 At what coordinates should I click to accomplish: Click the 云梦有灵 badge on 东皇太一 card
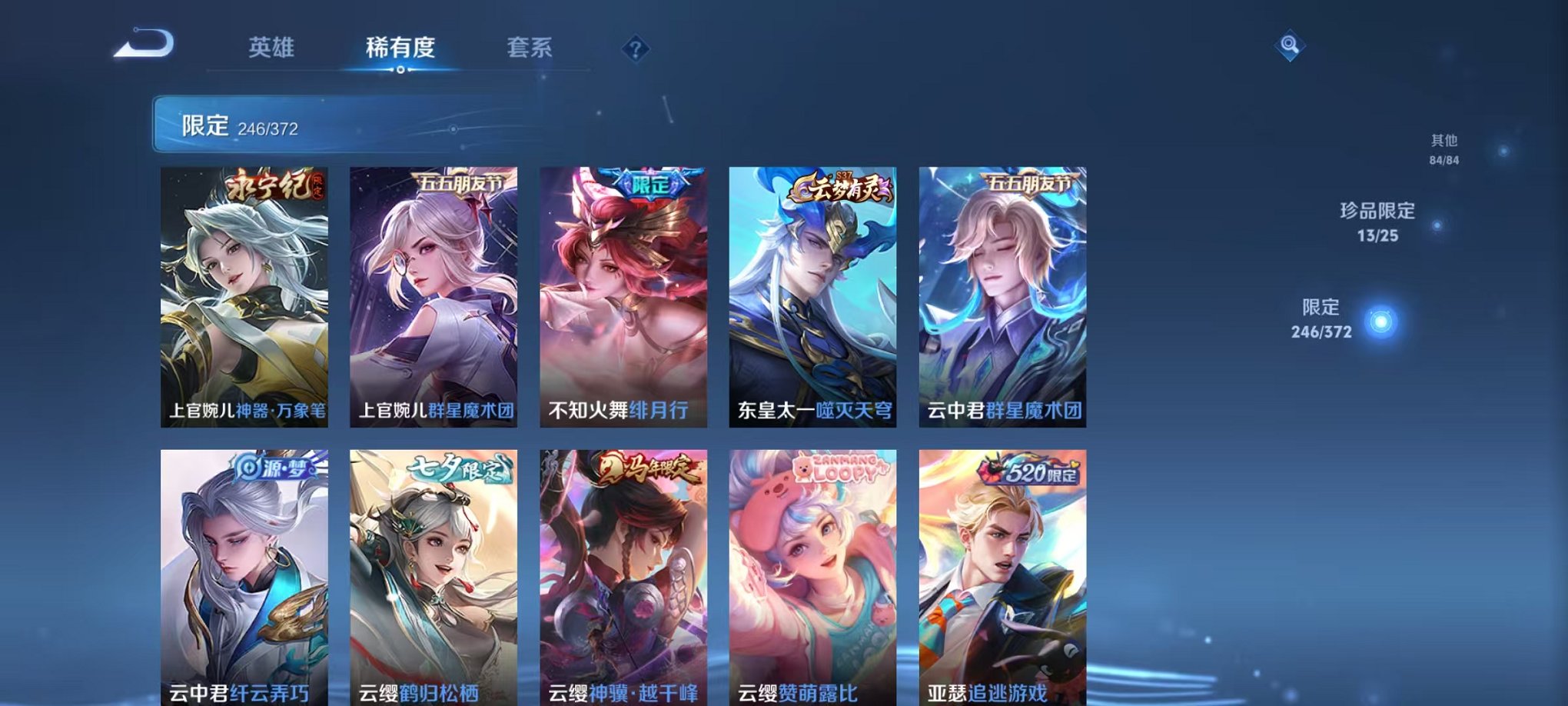click(843, 186)
